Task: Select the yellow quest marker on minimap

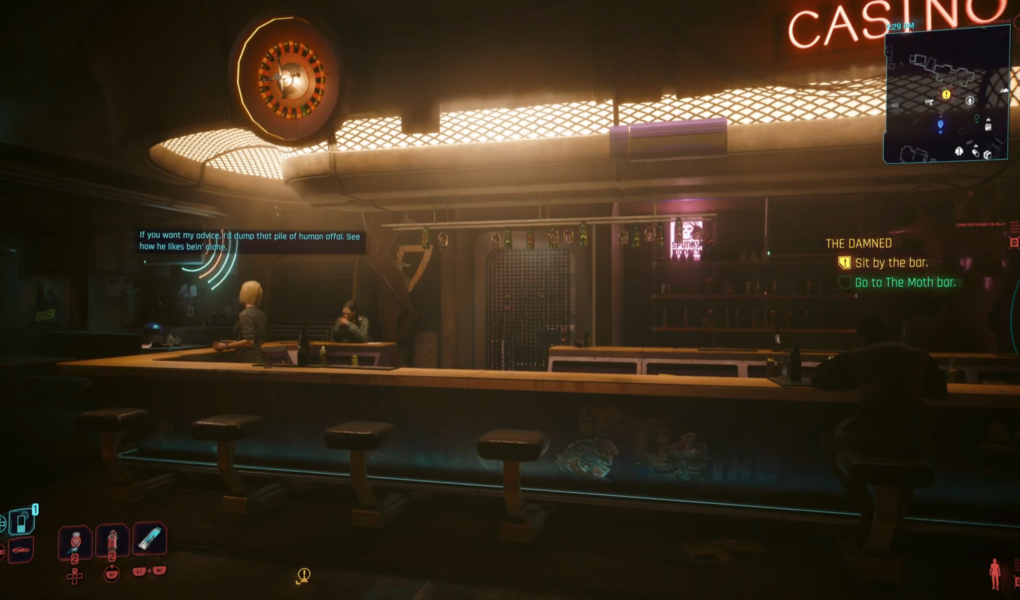Action: [946, 94]
